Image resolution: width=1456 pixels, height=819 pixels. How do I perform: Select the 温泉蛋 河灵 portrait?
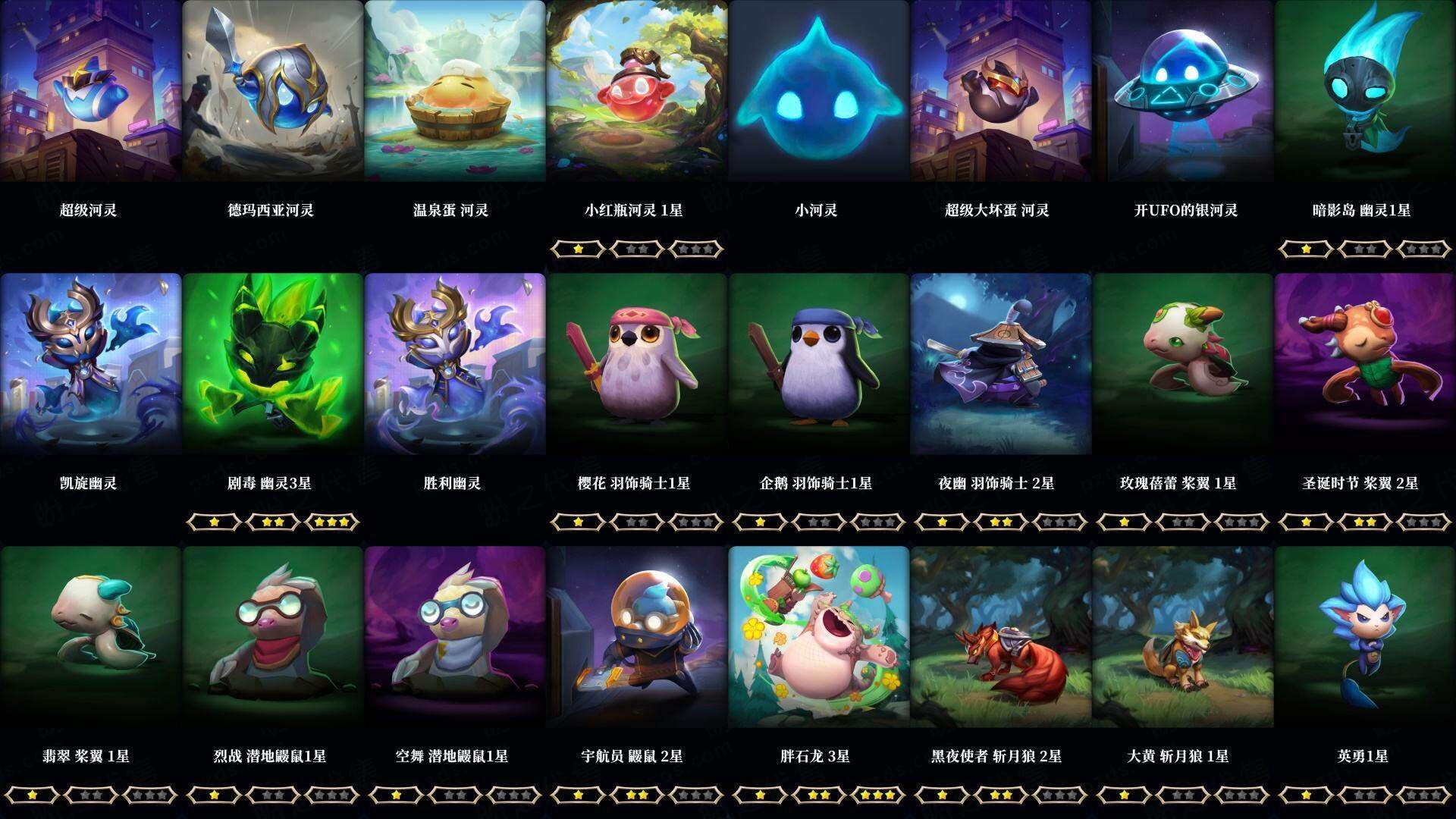pos(455,91)
